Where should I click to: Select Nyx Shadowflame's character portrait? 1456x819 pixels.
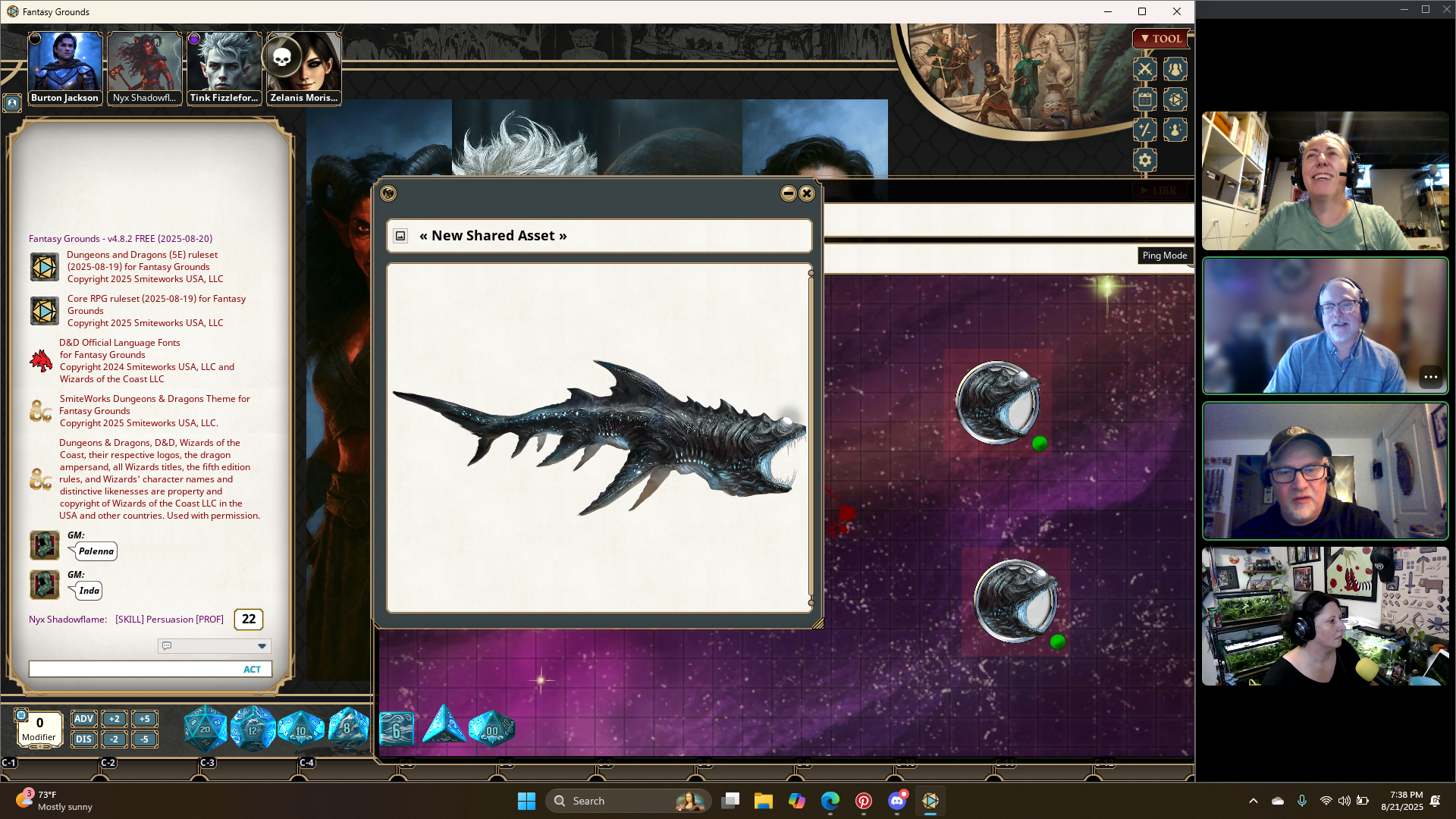click(x=144, y=64)
